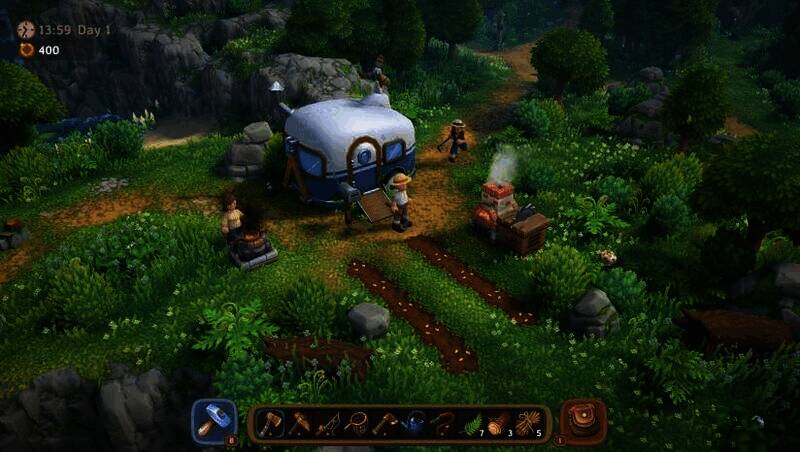Choose the green fern leaf stack

coord(472,423)
